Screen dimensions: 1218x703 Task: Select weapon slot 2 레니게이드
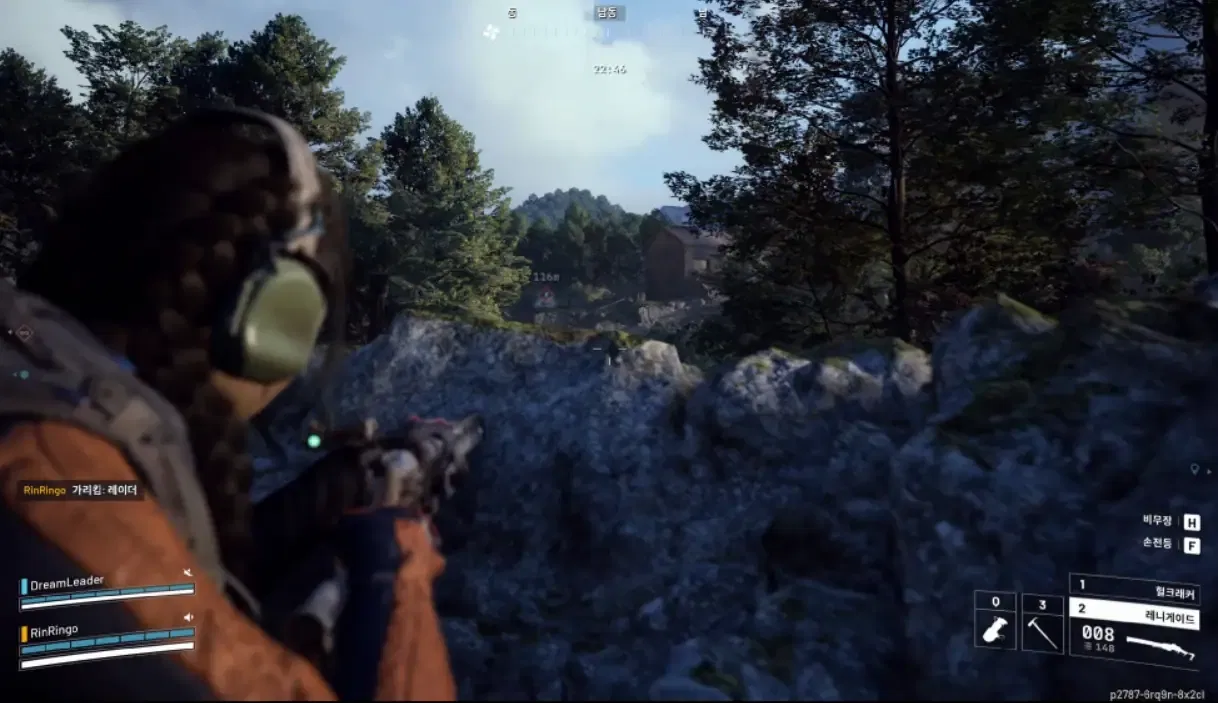click(1134, 612)
